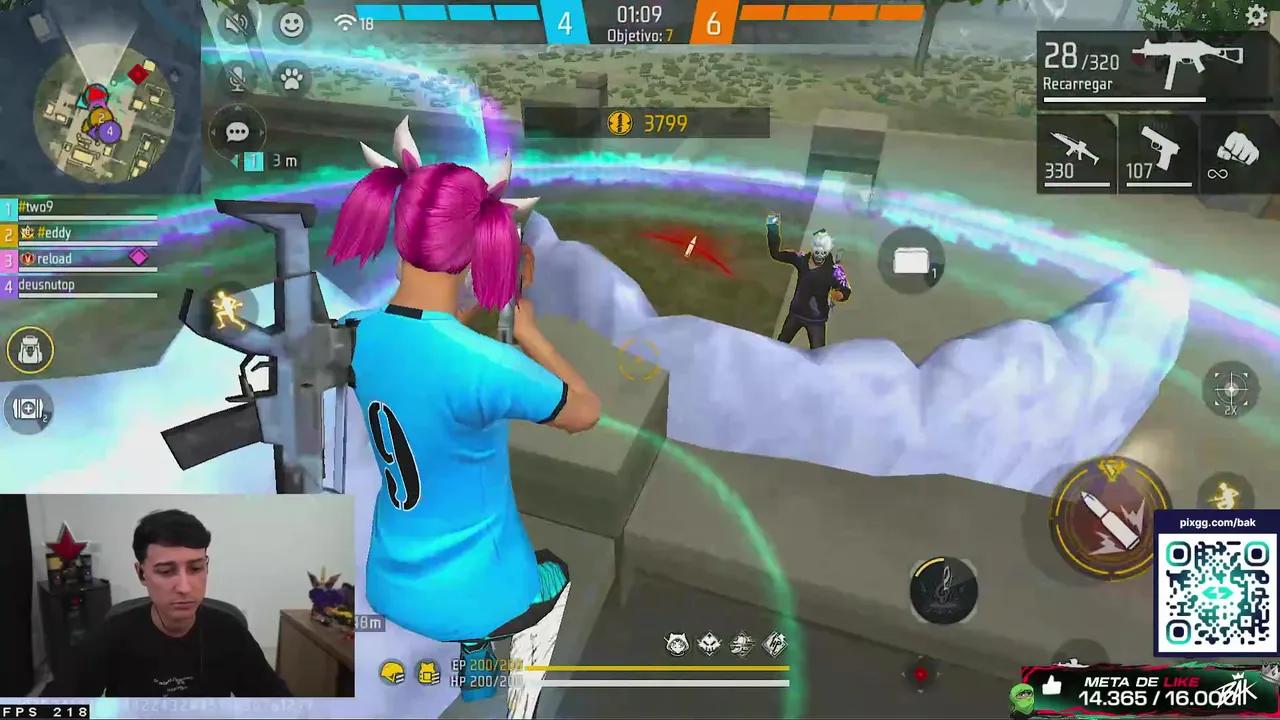
Task: Open the quick chat bubble icon
Action: [237, 131]
